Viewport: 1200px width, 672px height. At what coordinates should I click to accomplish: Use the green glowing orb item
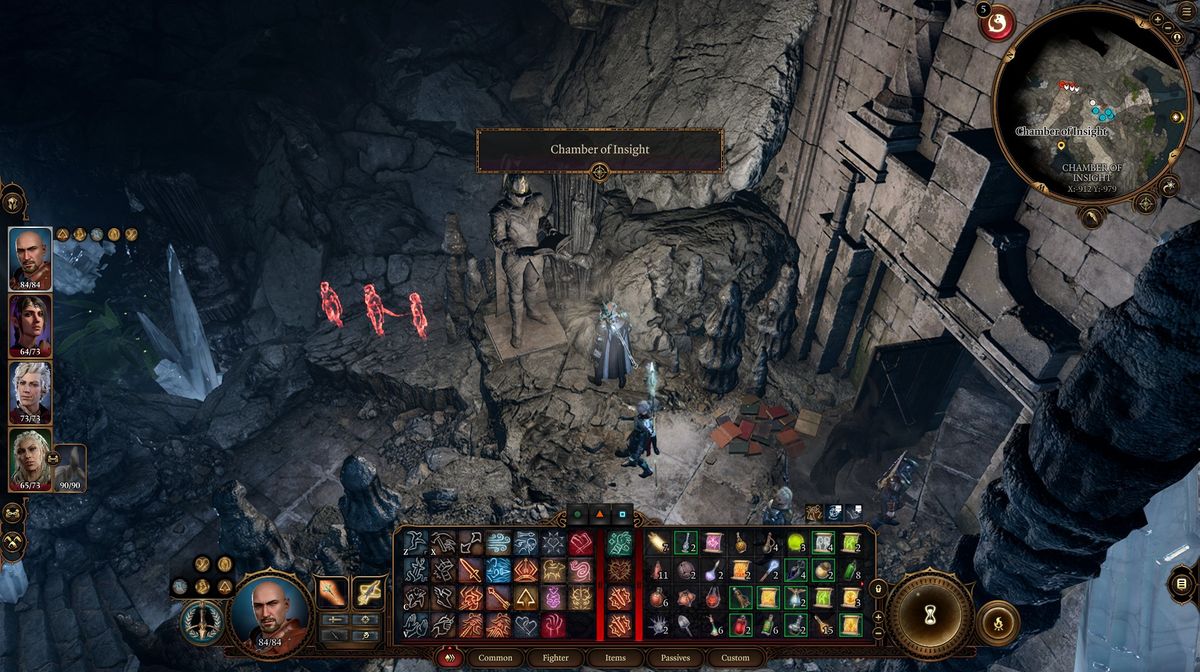[x=797, y=543]
